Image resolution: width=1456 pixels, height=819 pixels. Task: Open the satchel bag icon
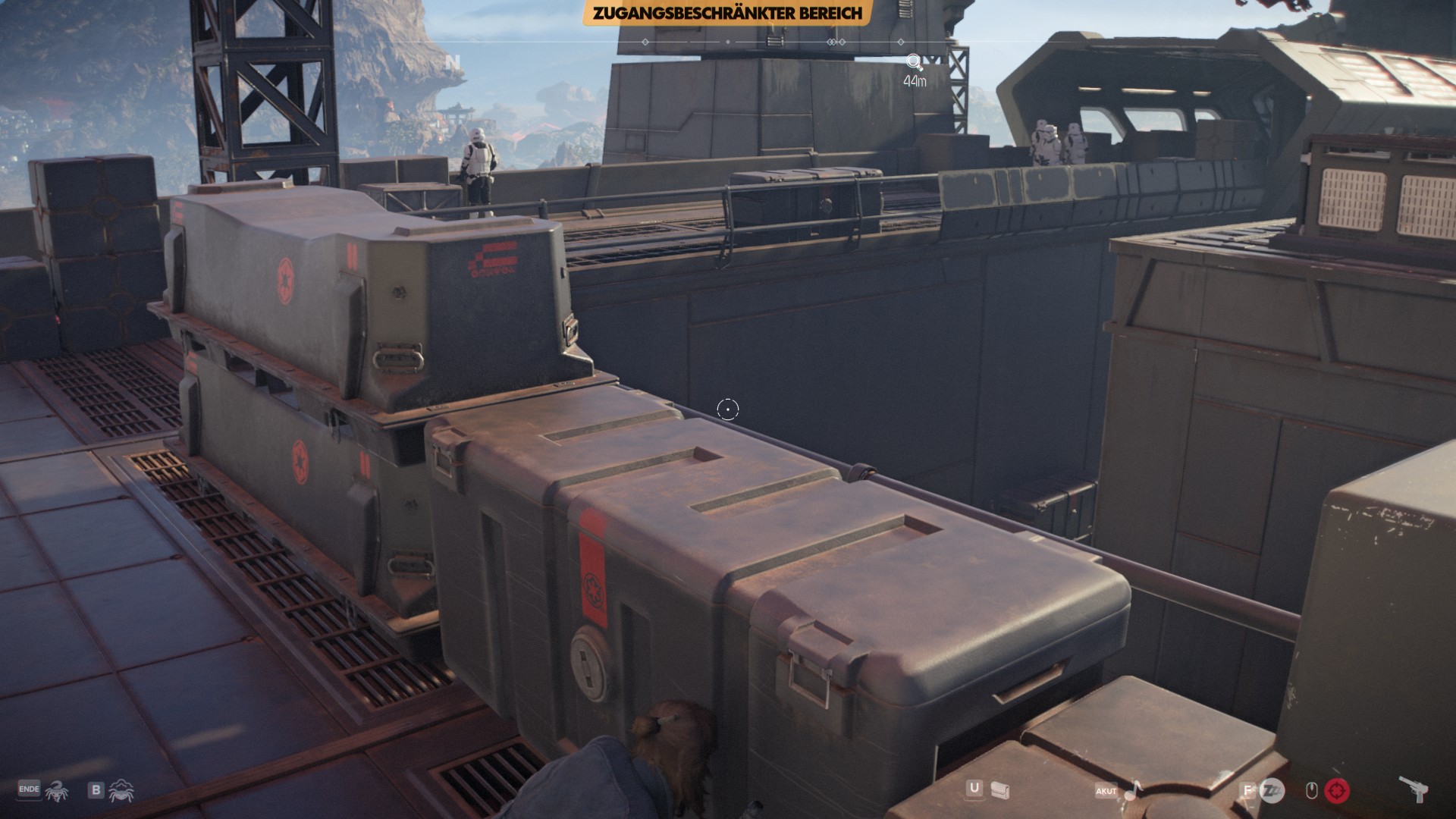[x=999, y=790]
